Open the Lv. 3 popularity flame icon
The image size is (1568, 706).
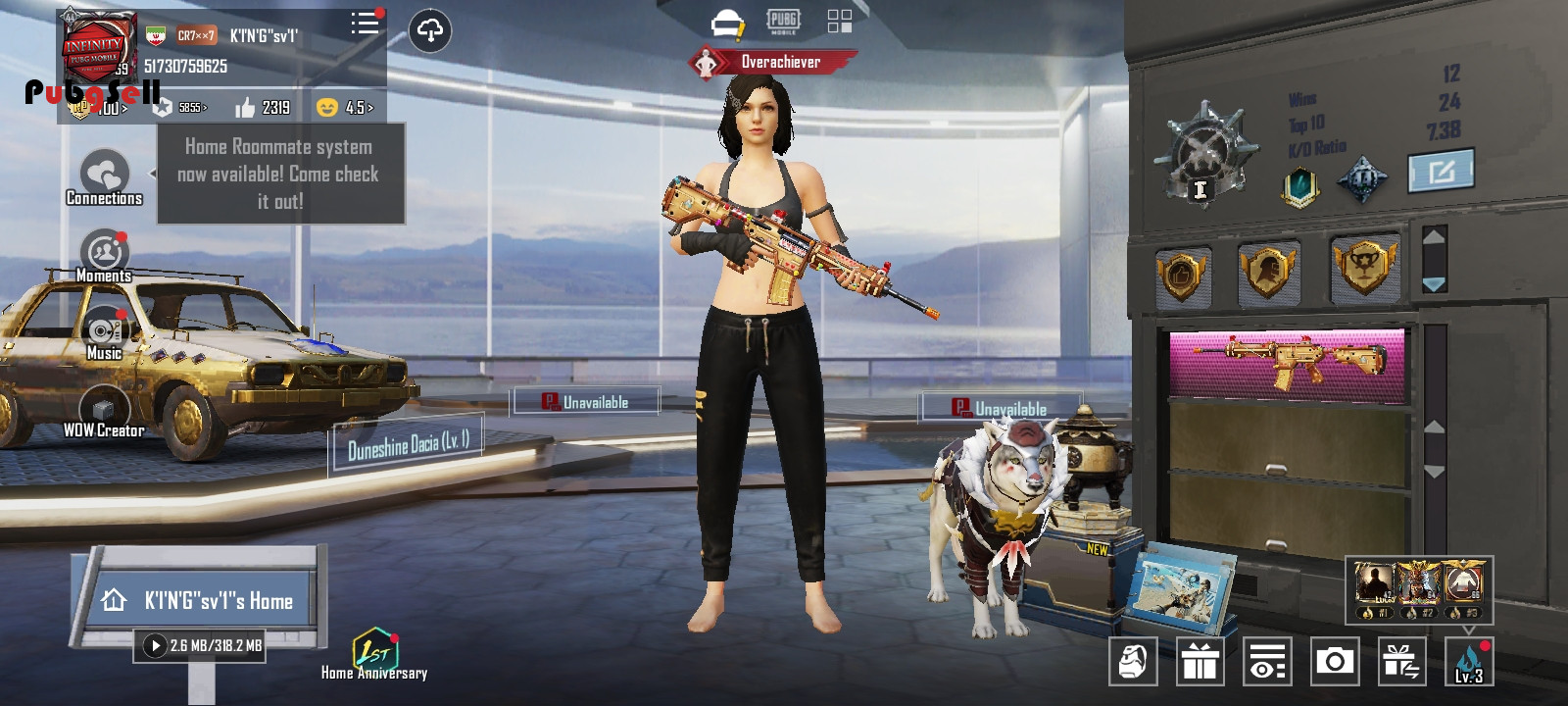point(1468,662)
